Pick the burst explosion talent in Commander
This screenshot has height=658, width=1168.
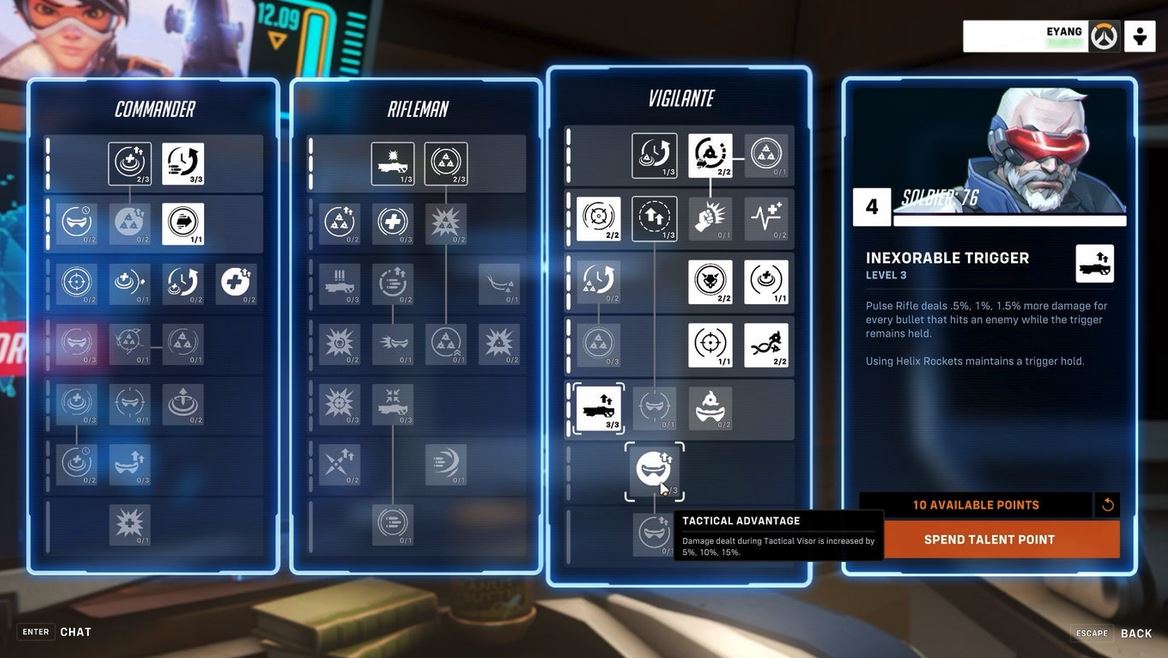tap(130, 524)
